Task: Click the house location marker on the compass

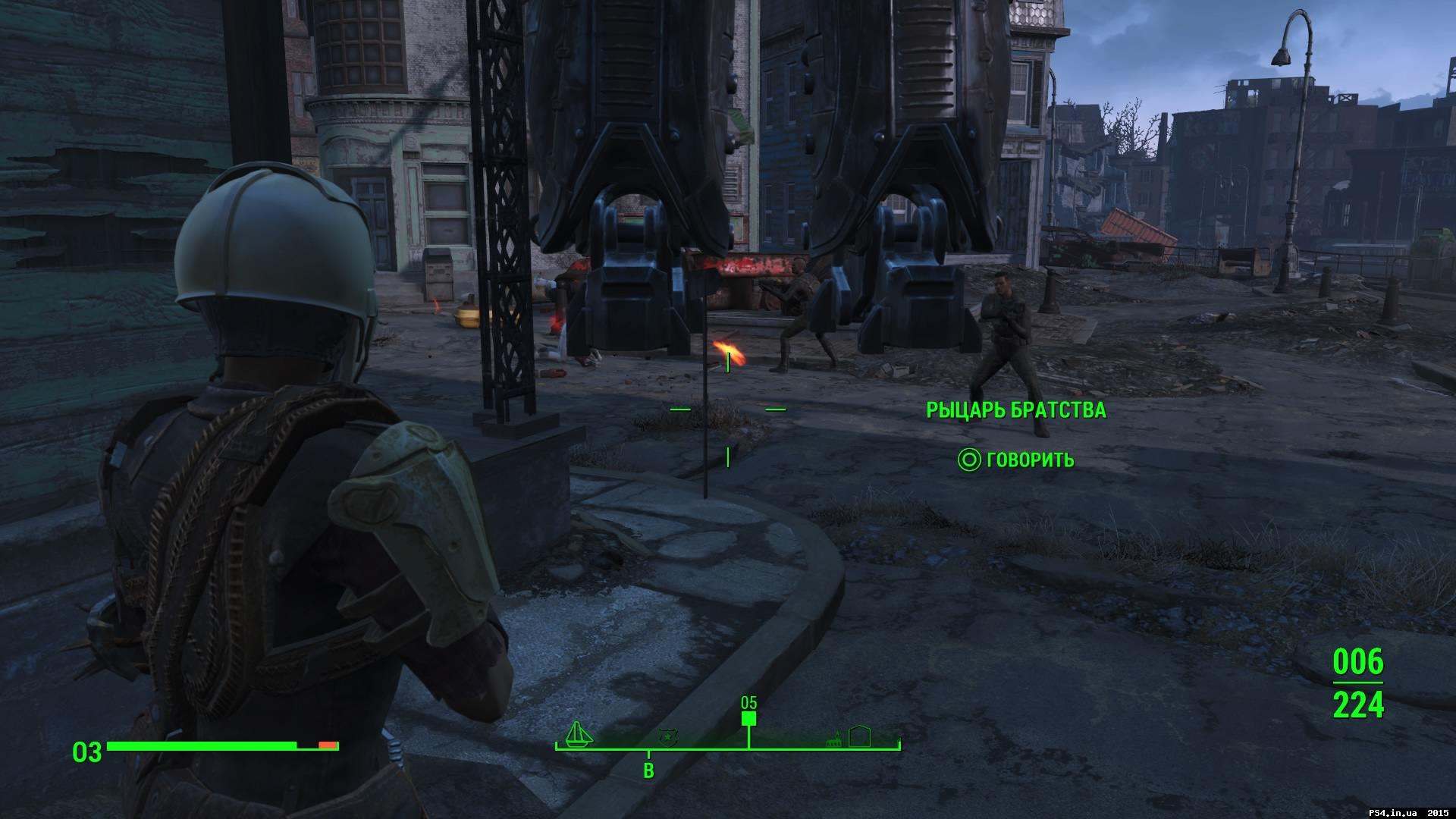Action: 861,736
